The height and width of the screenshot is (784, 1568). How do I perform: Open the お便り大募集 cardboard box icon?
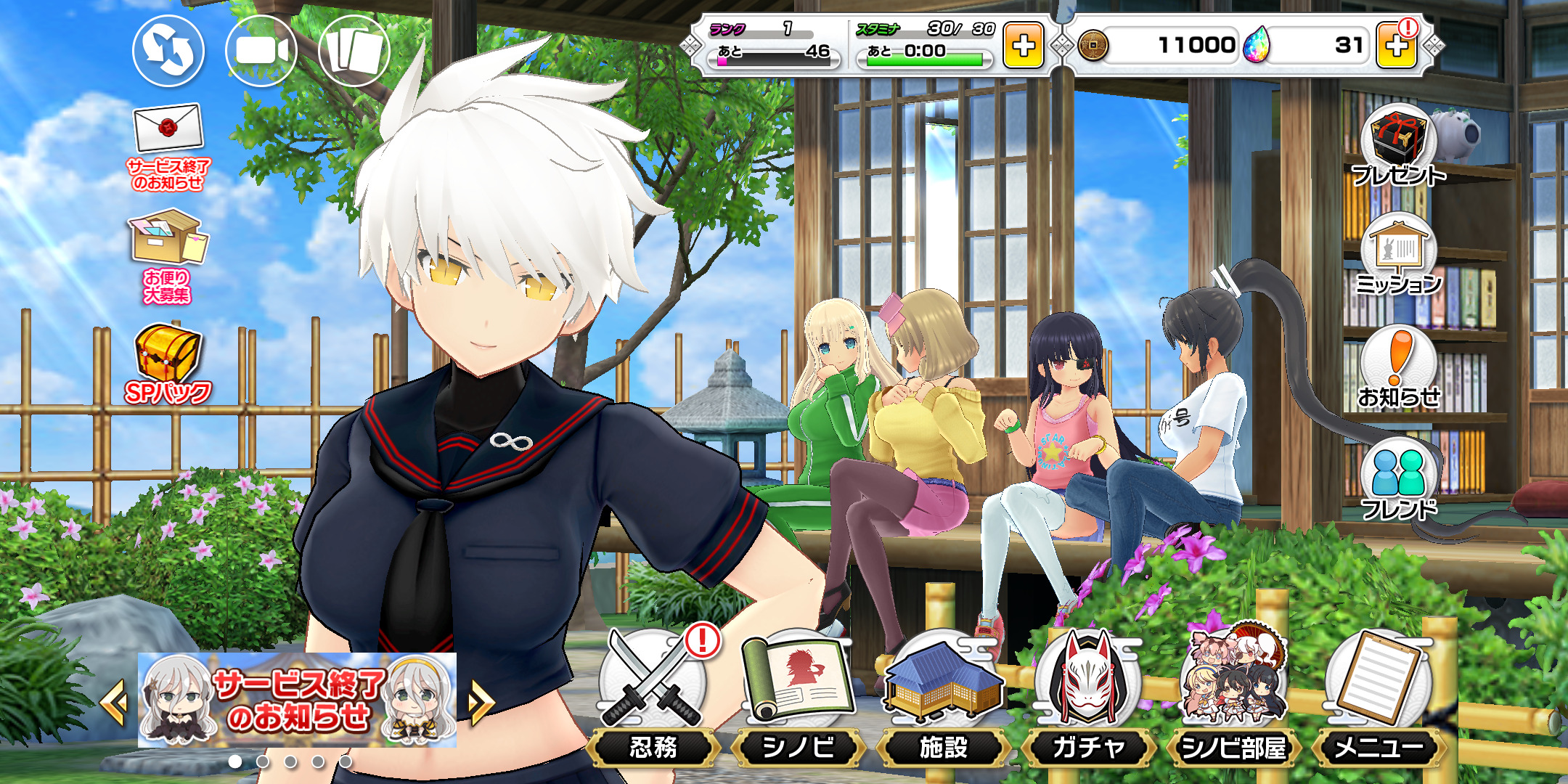pos(168,255)
